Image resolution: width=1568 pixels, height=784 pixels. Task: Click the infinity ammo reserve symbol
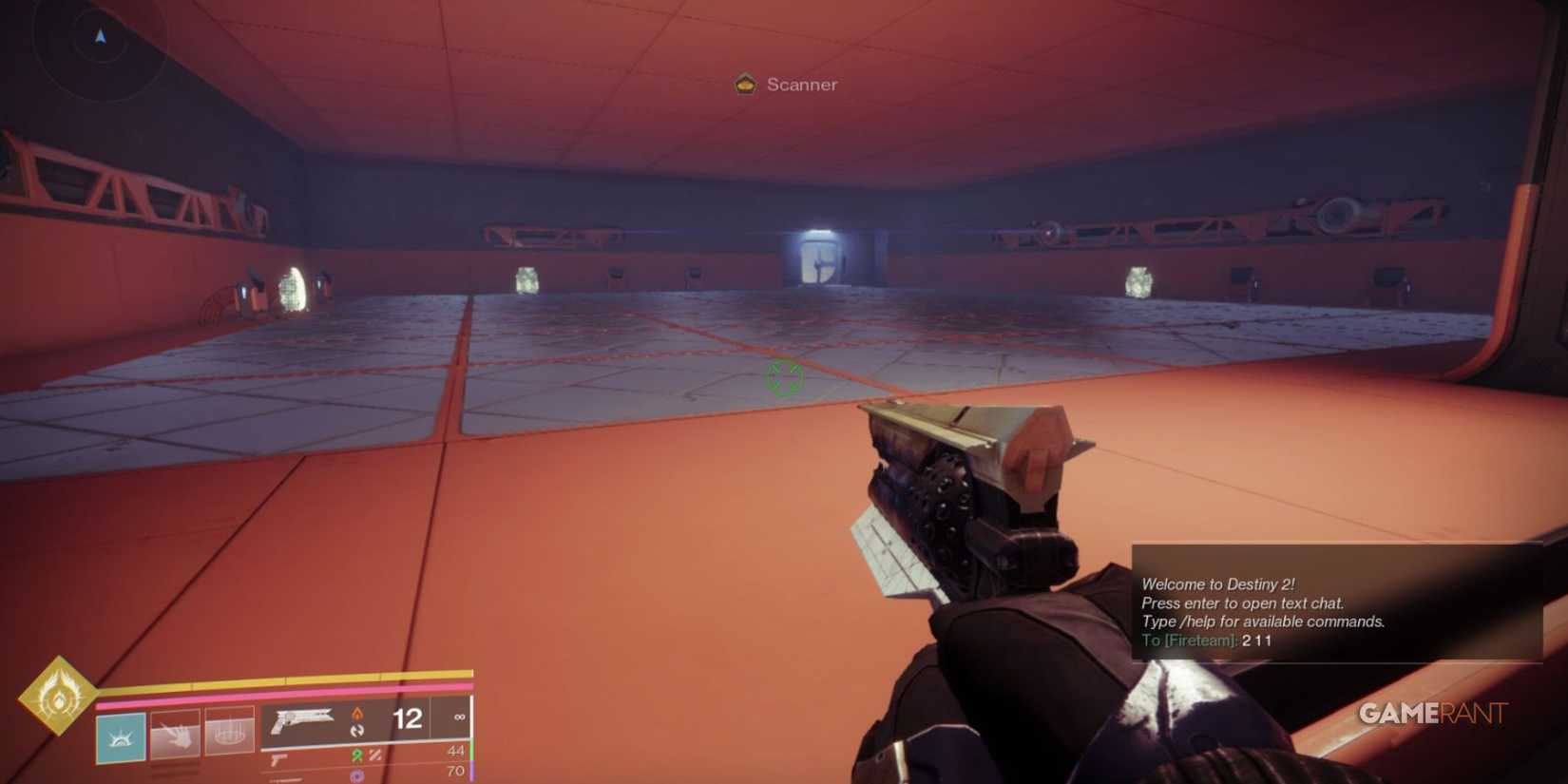pos(460,718)
